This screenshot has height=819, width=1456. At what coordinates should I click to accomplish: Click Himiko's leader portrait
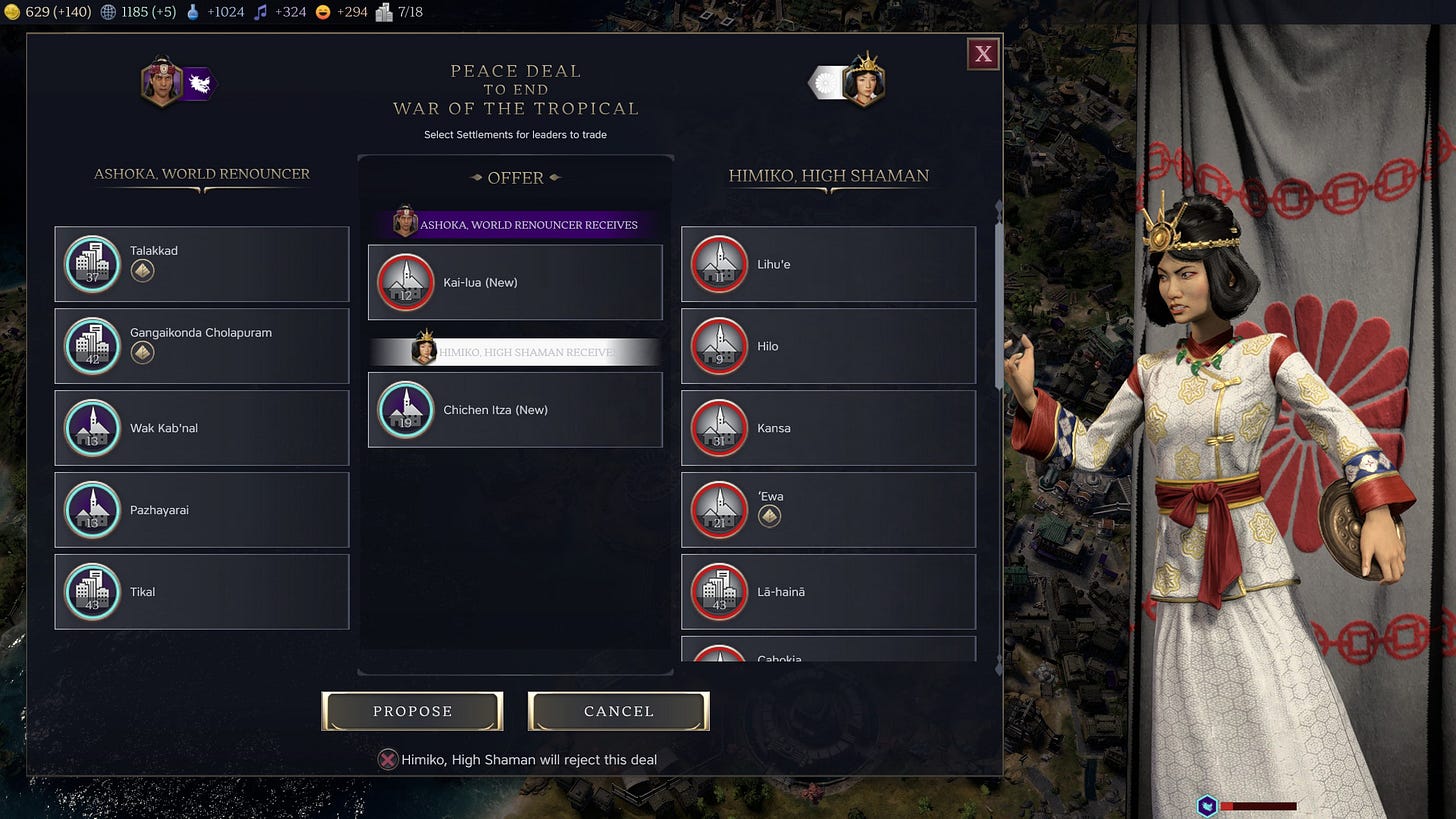click(863, 82)
